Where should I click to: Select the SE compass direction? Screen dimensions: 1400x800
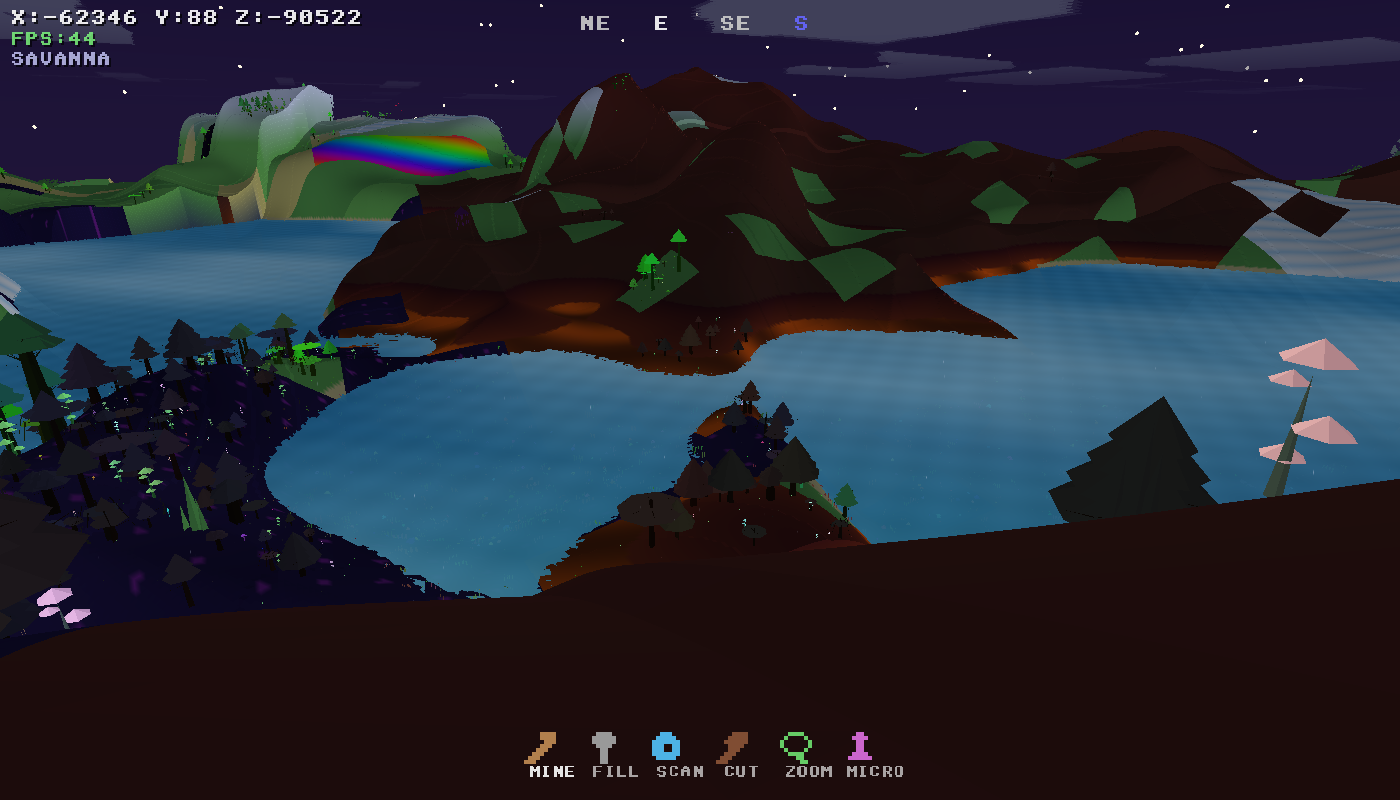point(737,22)
